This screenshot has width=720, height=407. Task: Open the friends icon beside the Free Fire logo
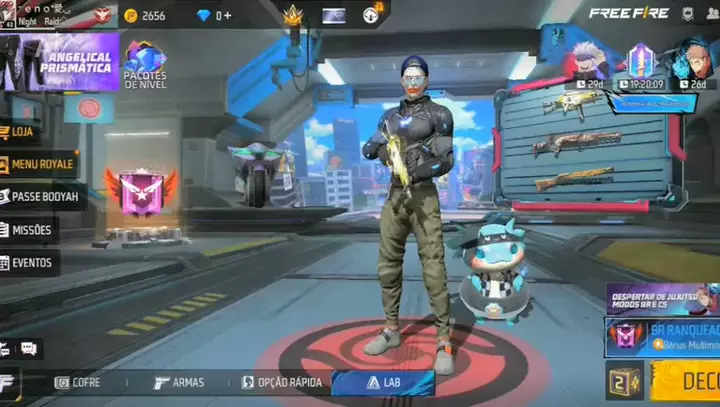[x=713, y=14]
